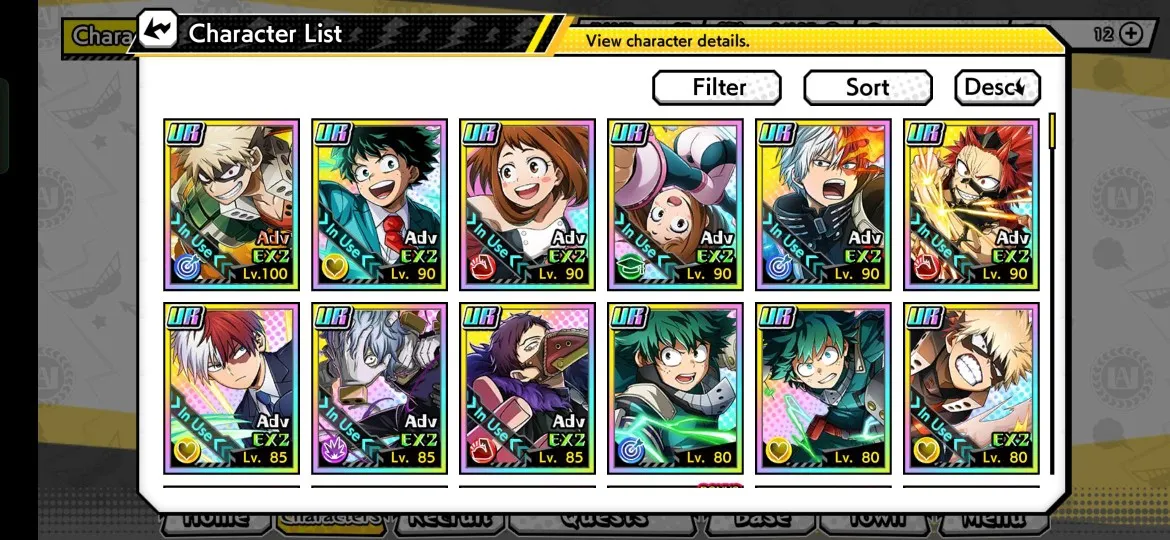
Task: Select the Shigaraki villain card
Action: [380, 388]
